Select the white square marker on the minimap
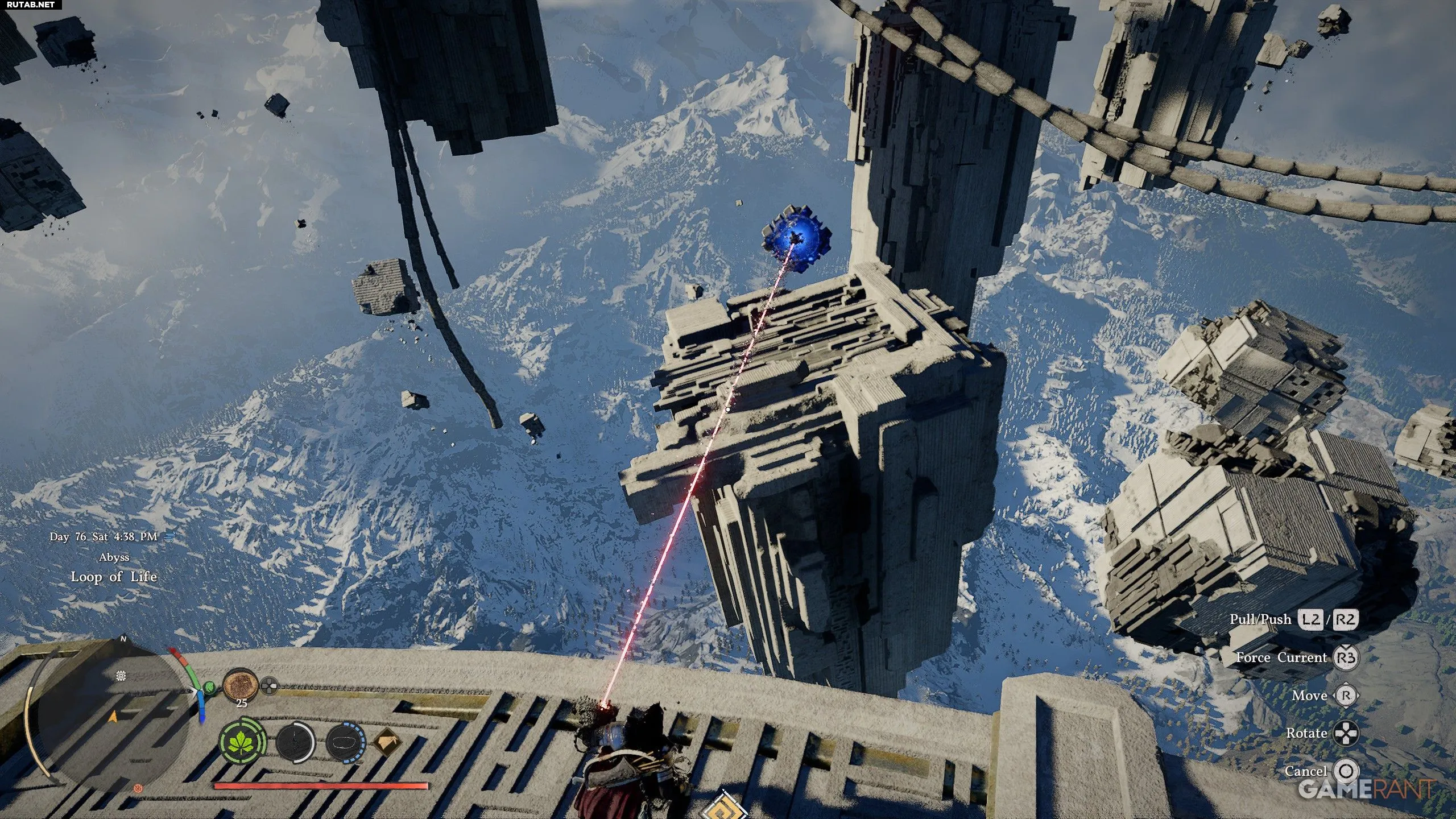This screenshot has width=1456, height=819. click(x=121, y=676)
